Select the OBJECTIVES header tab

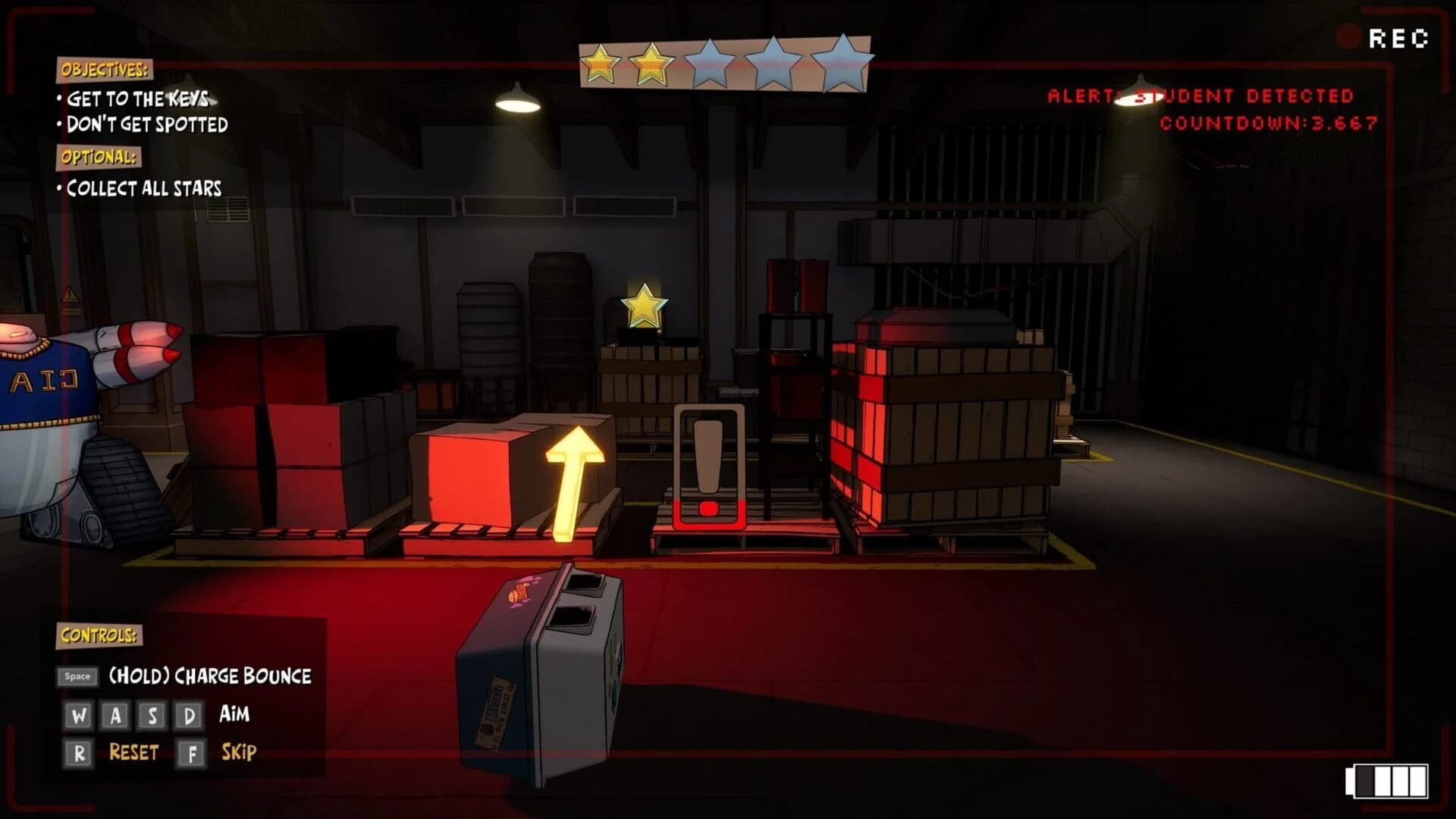click(x=104, y=71)
